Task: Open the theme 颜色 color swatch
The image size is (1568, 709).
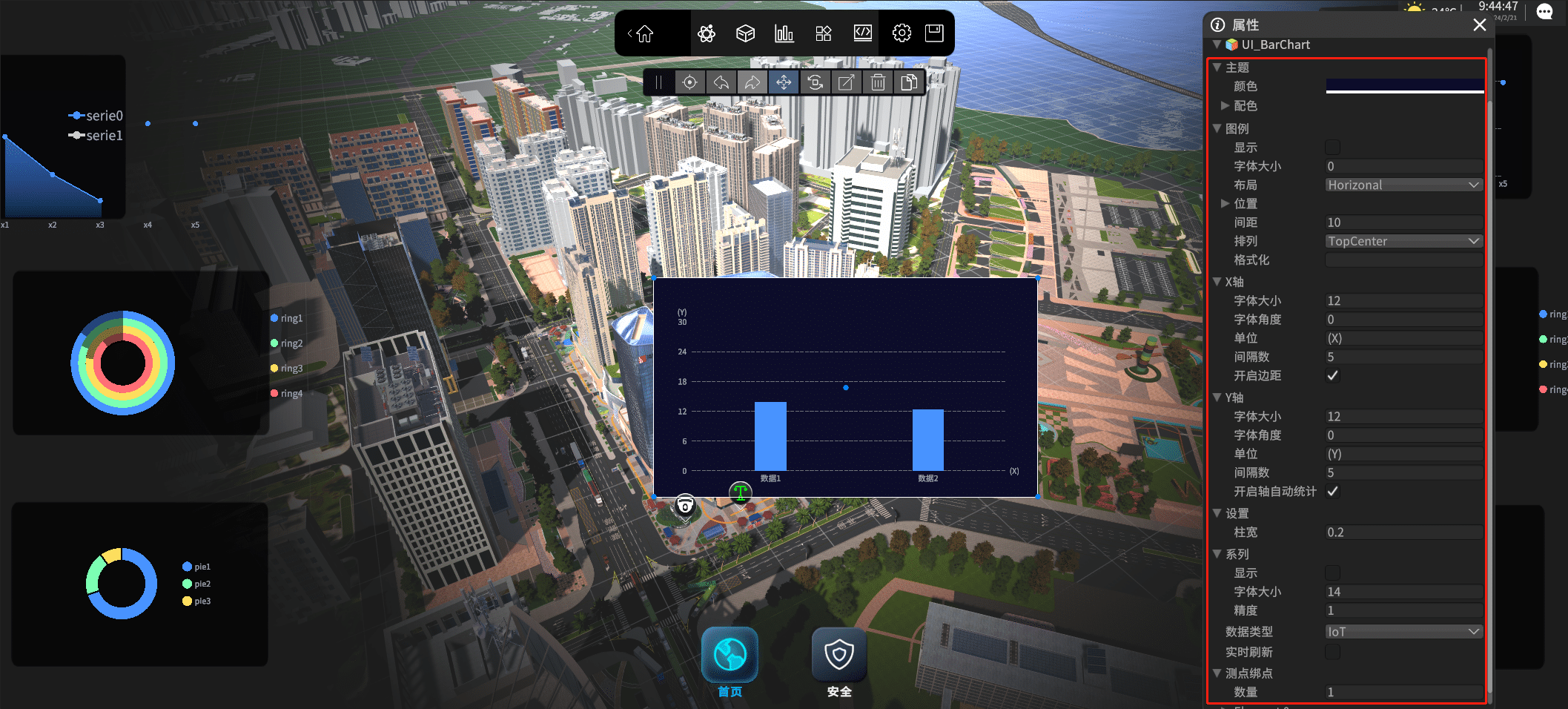Action: [x=1404, y=86]
